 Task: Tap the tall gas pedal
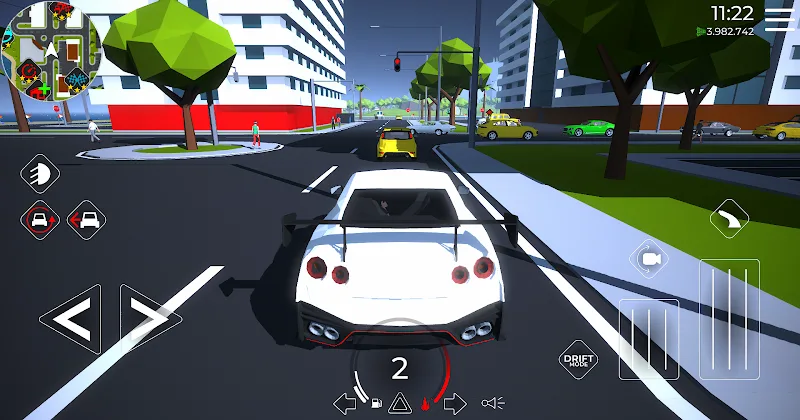click(x=730, y=318)
